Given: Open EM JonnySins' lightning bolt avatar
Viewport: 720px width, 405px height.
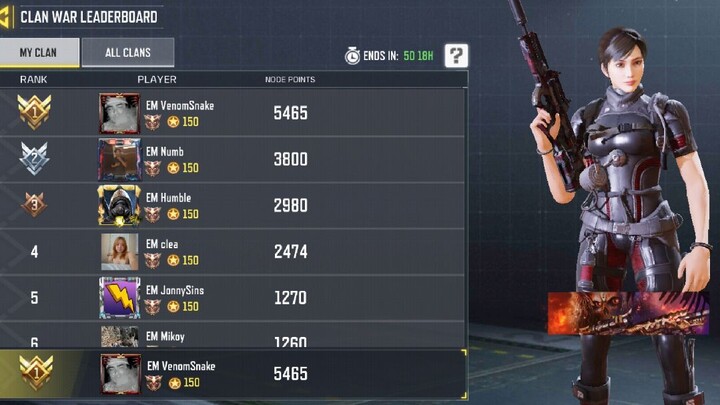Looking at the screenshot, I should pyautogui.click(x=119, y=297).
